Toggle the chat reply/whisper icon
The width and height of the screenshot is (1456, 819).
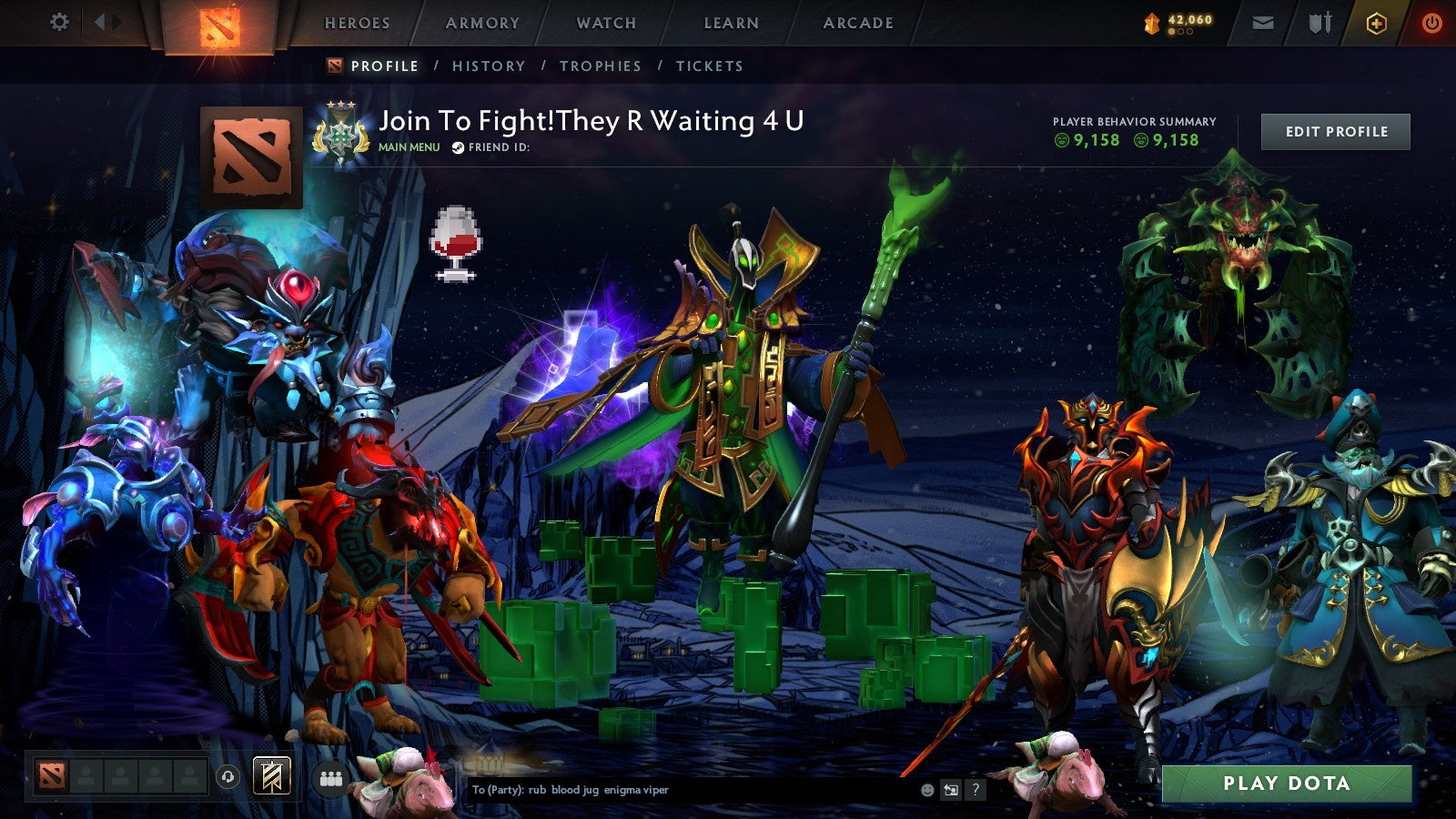[x=950, y=790]
